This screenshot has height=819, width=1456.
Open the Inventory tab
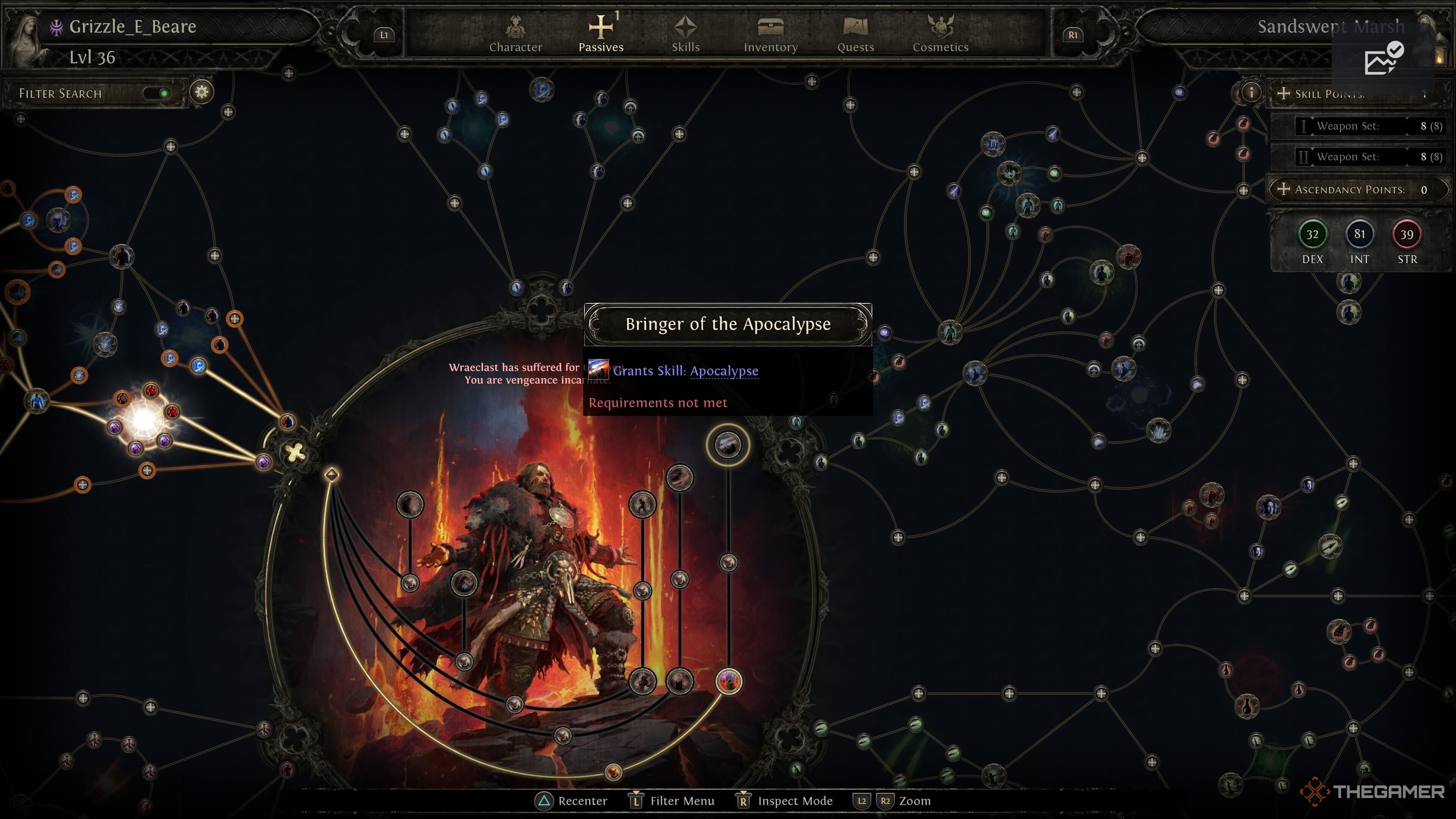(x=770, y=35)
